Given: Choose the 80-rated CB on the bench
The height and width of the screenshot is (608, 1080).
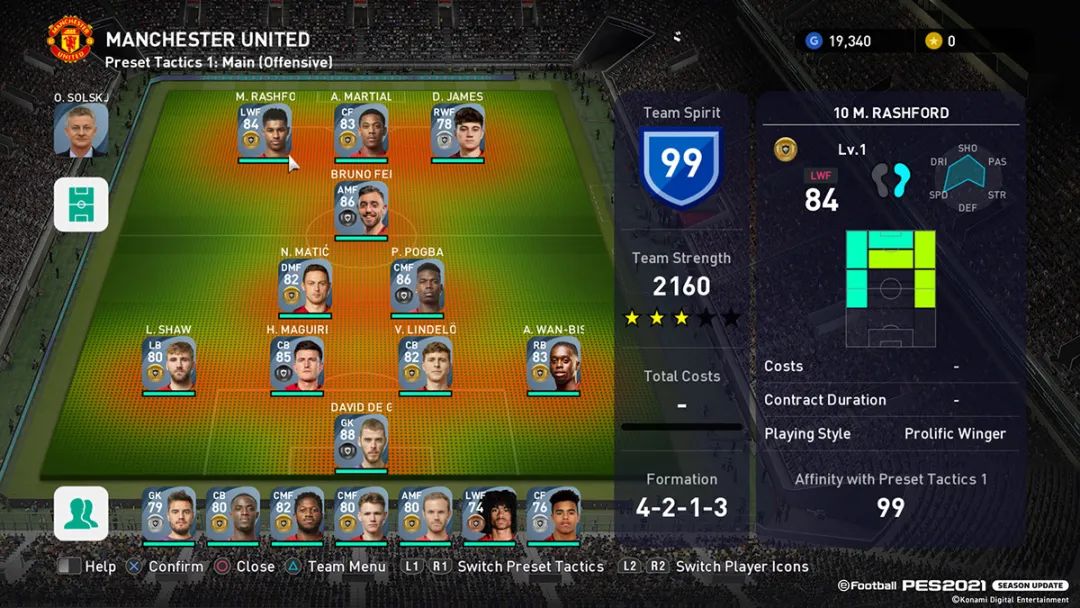Looking at the screenshot, I should [232, 514].
